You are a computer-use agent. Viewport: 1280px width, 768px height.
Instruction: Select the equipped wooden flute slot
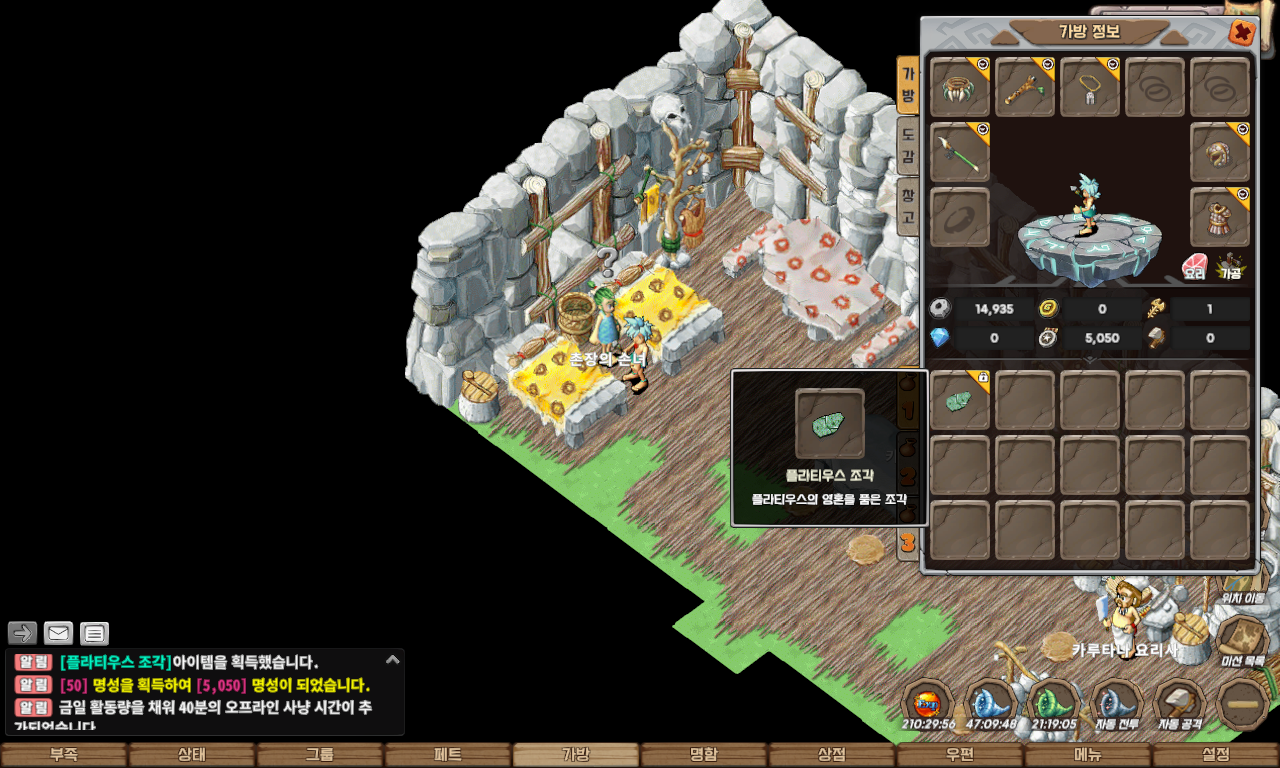1025,87
